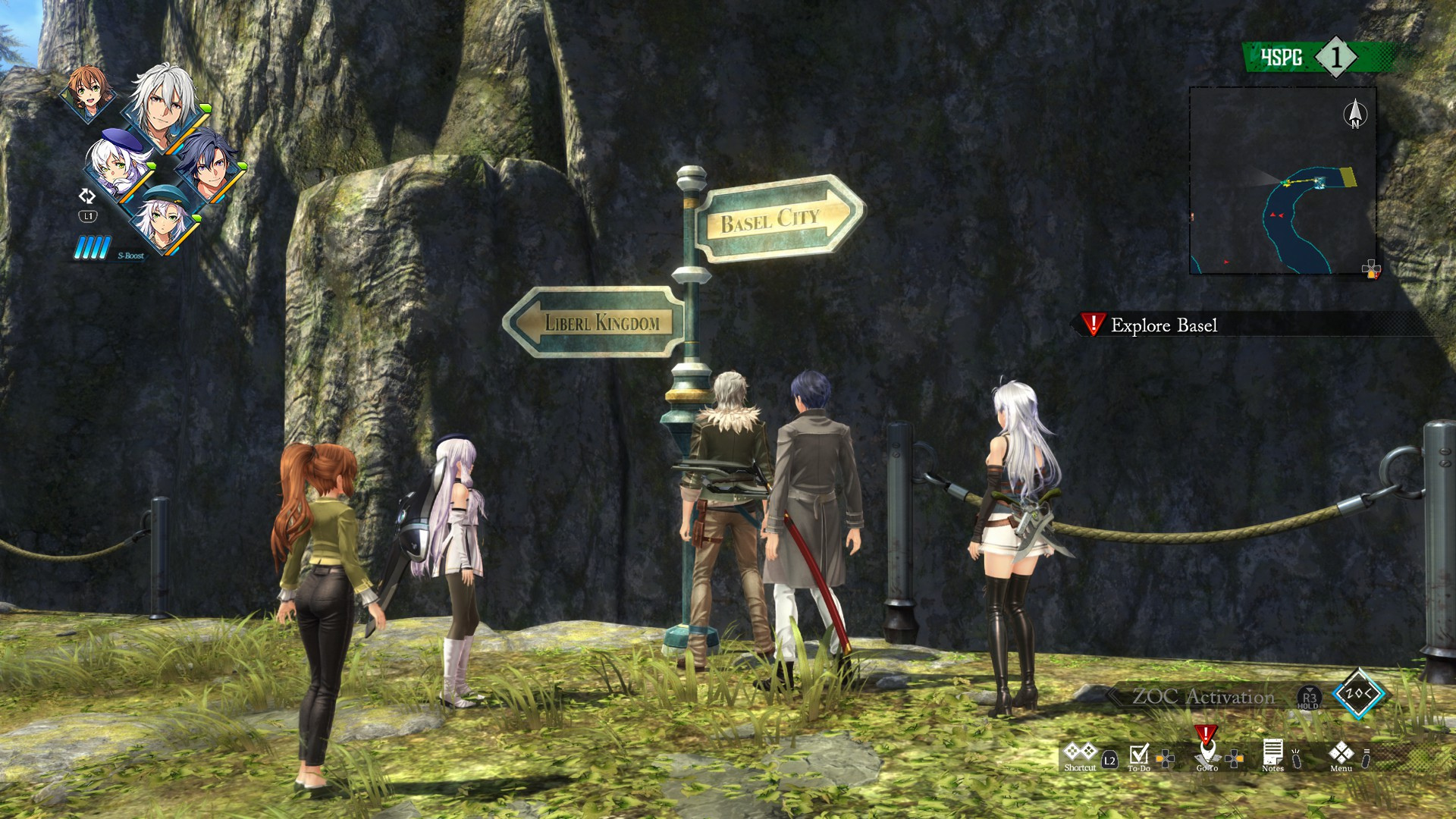This screenshot has width=1456, height=819.
Task: Select the brown-haired girl's party portrait
Action: pos(88,92)
